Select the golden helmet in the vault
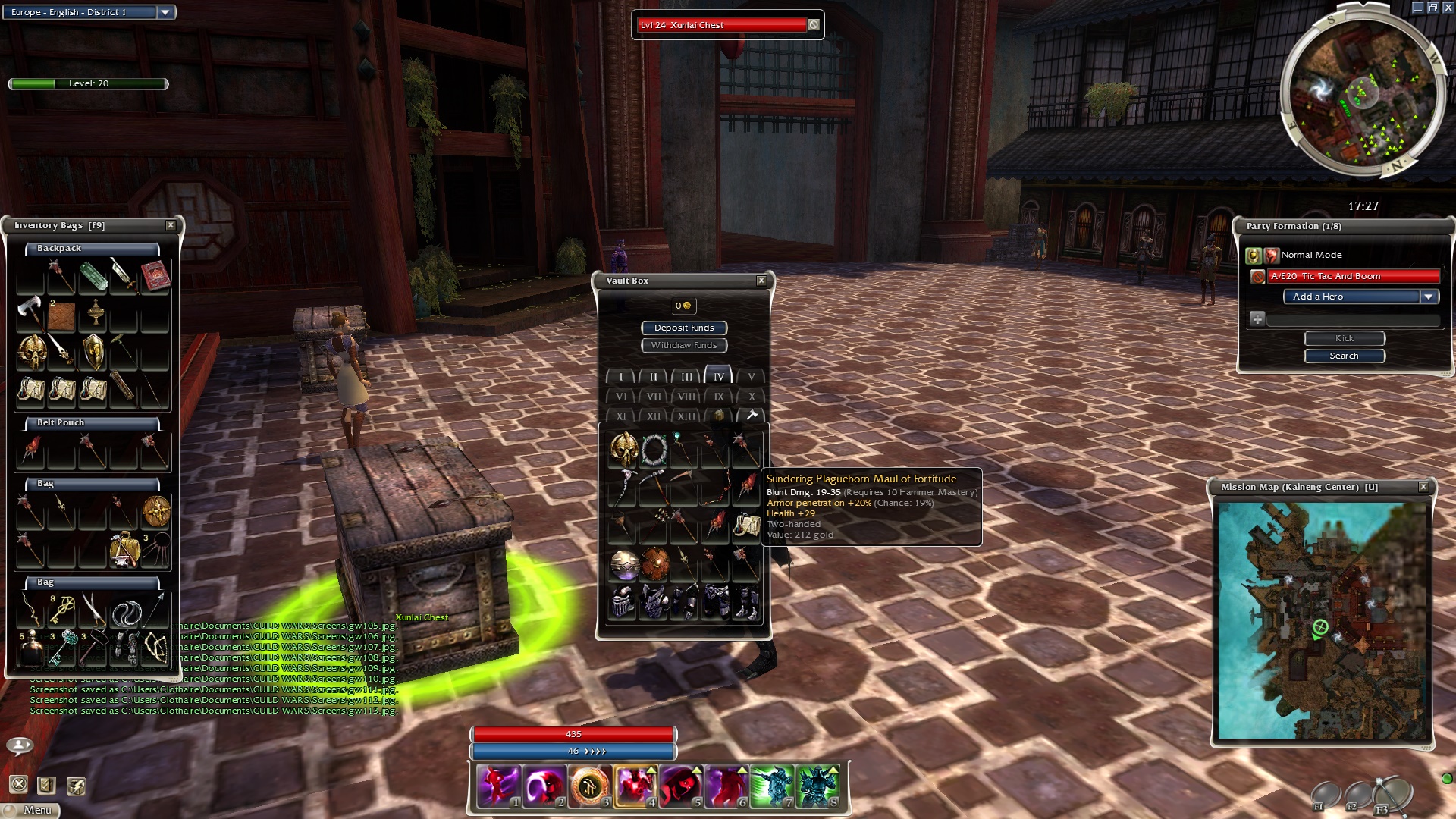 point(623,450)
